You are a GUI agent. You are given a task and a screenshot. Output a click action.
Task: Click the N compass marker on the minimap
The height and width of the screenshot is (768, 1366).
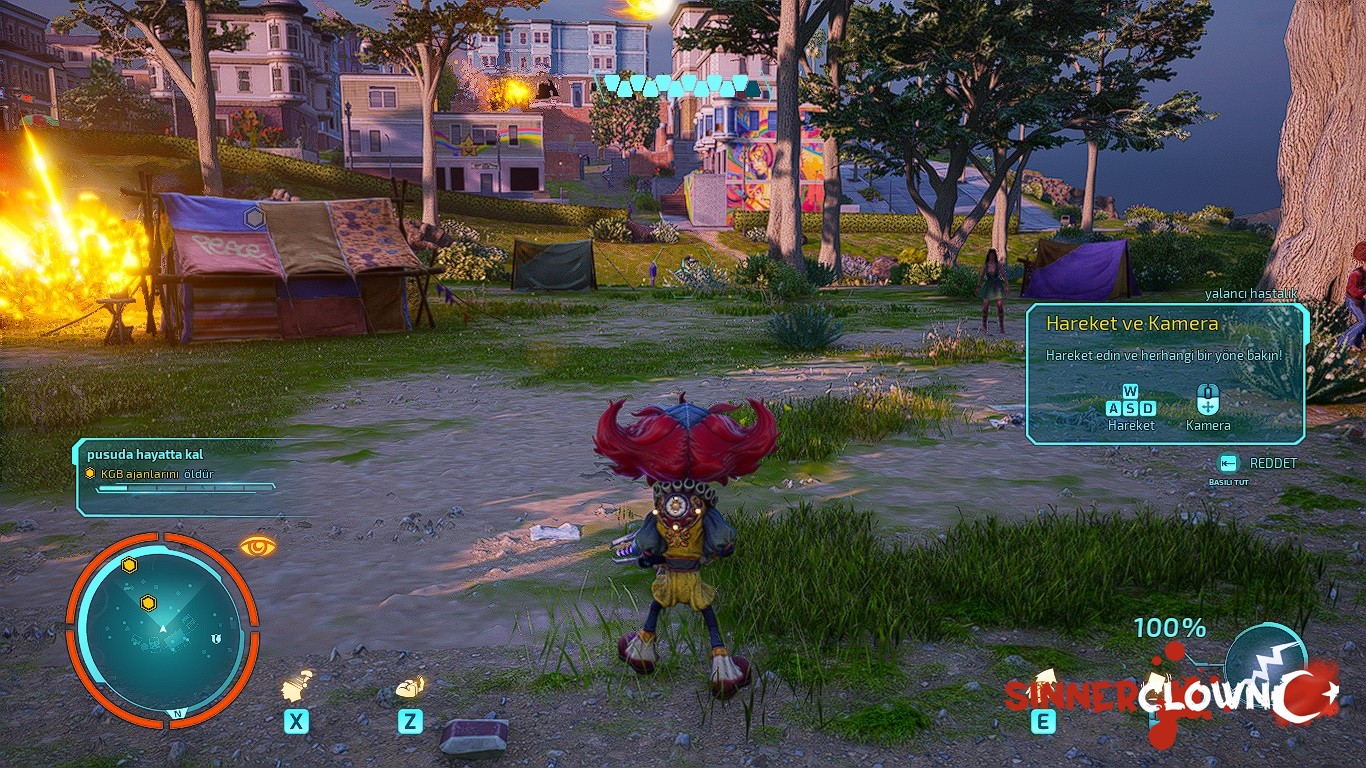(x=177, y=713)
